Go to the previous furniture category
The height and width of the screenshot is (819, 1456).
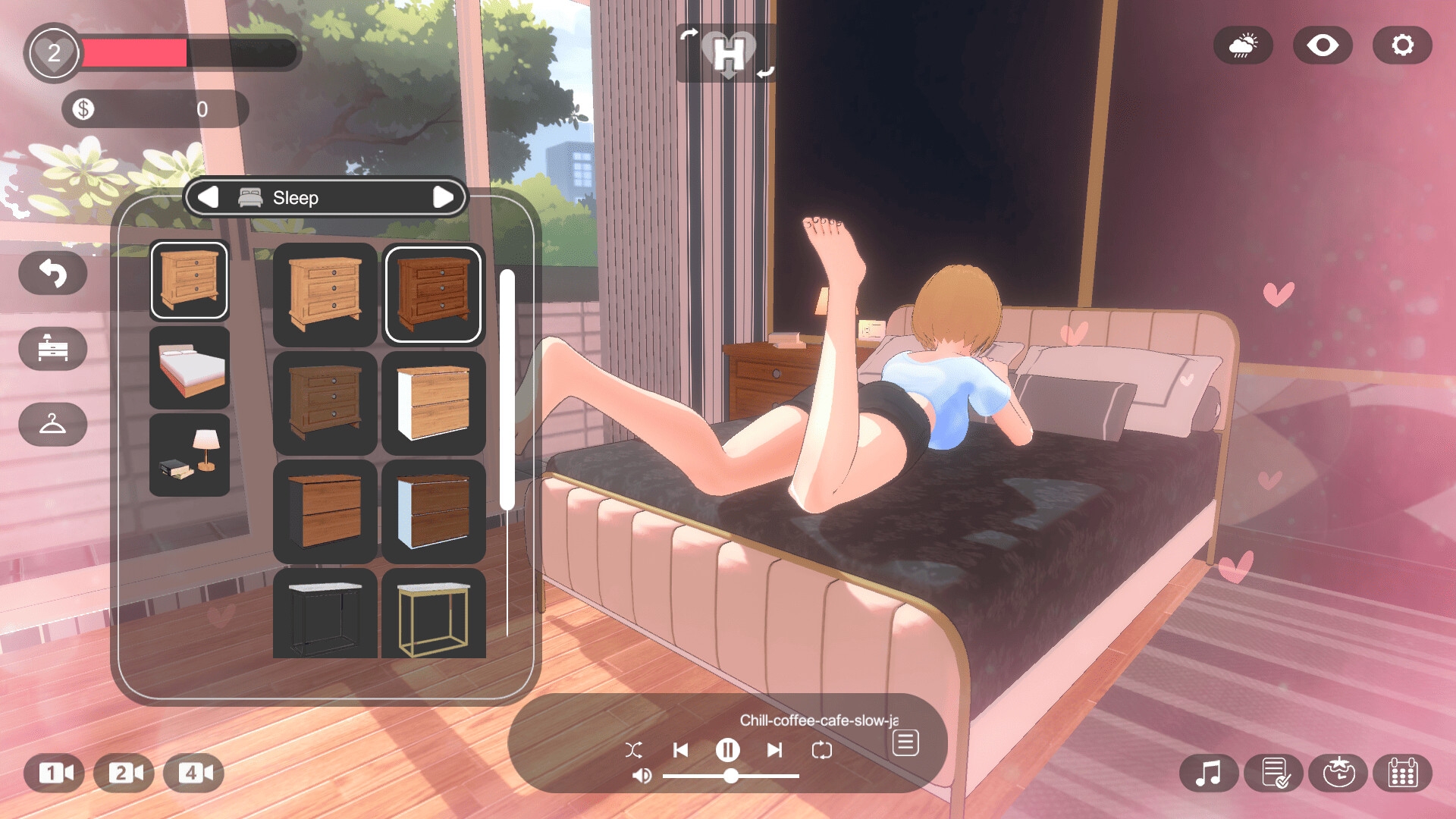click(x=208, y=197)
